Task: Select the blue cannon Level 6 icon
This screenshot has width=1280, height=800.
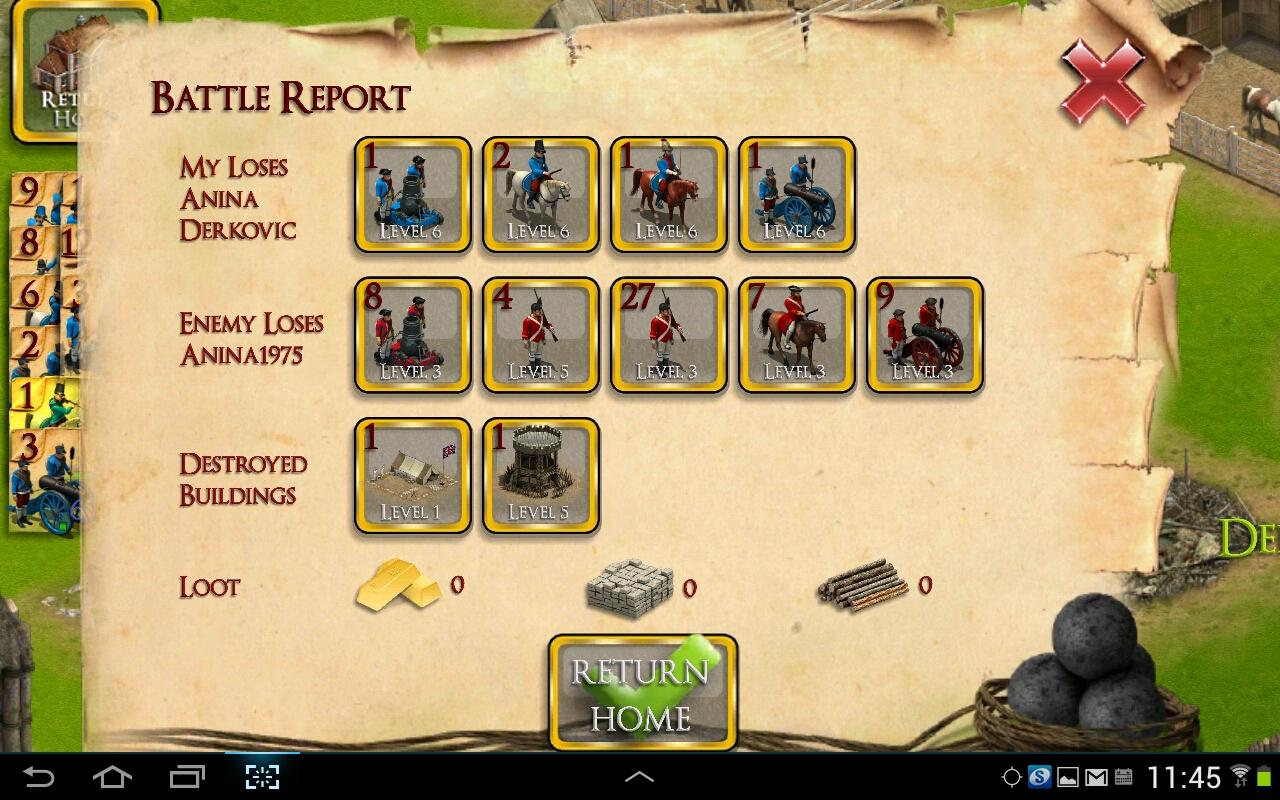Action: point(796,195)
